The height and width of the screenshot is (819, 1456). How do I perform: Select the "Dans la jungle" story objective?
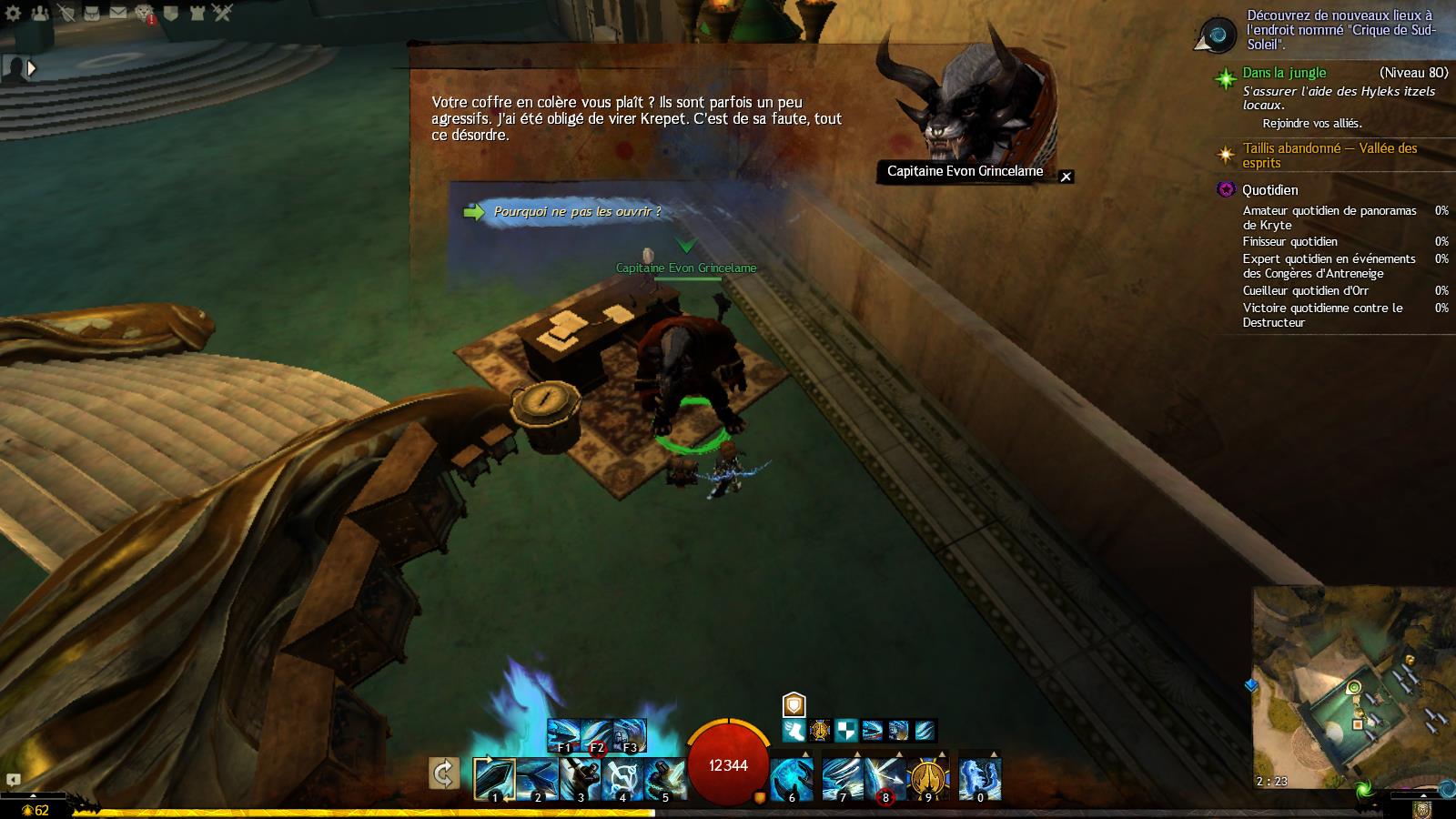[x=1284, y=73]
